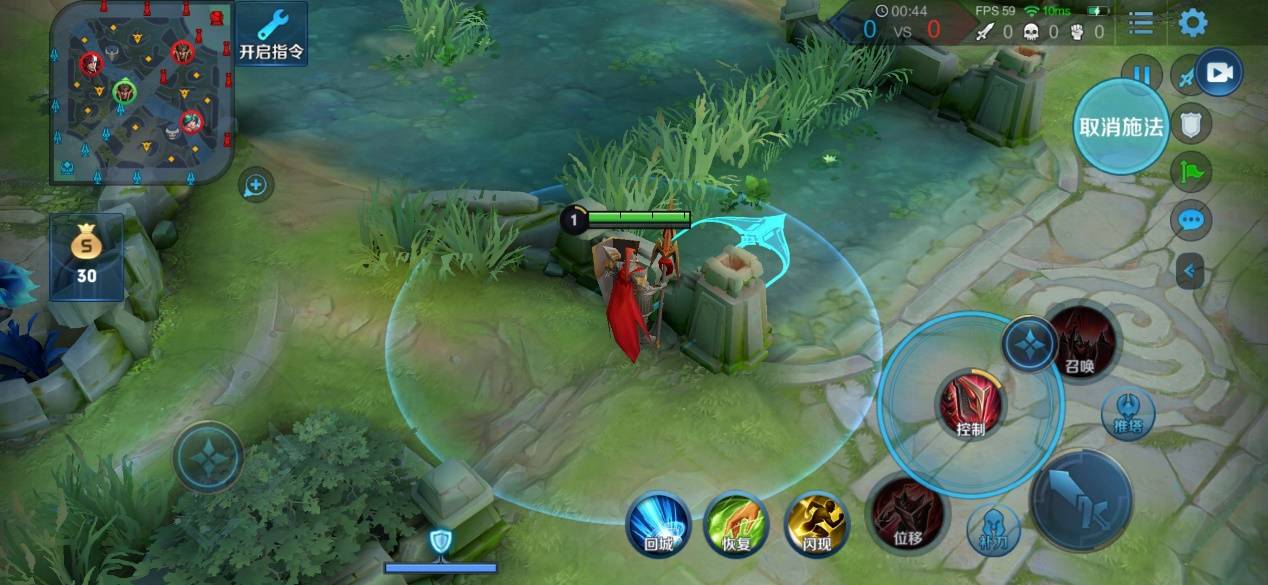Click the magnifier plus button beside the minimap
Image resolution: width=1268 pixels, height=585 pixels.
[256, 185]
